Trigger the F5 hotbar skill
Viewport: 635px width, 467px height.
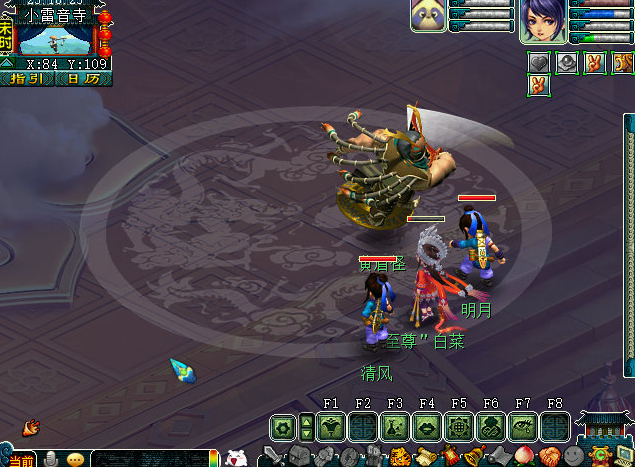click(459, 427)
